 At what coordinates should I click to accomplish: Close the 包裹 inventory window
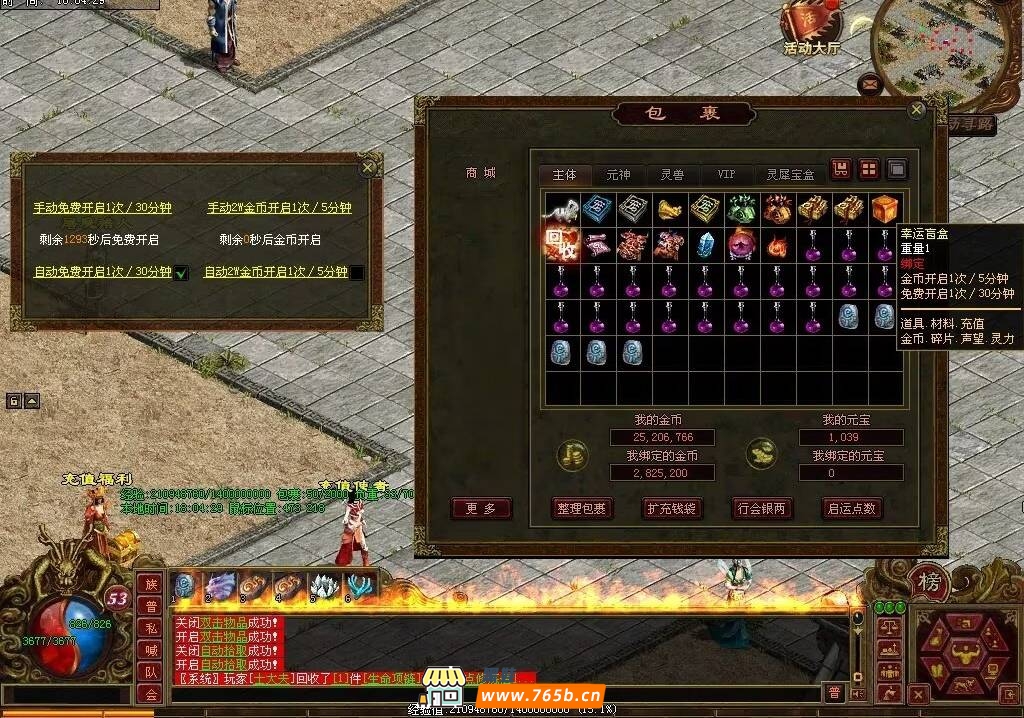pyautogui.click(x=916, y=111)
